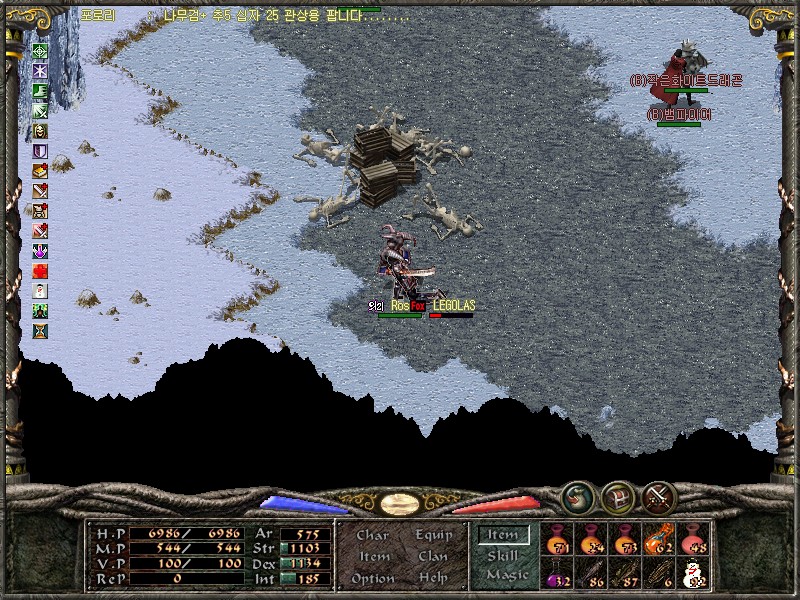Select the snowman item in the quick slots
800x600 pixels.
[x=692, y=574]
